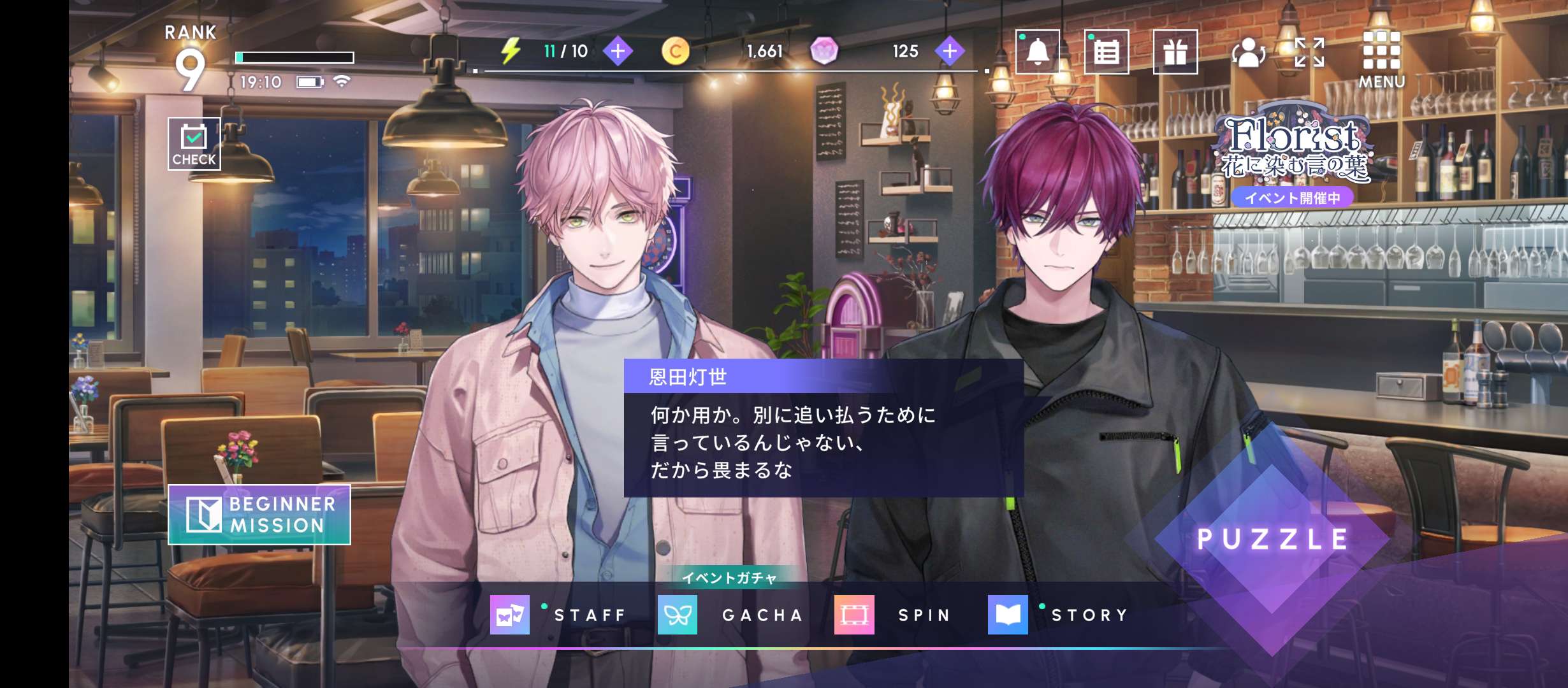Open the gift box present icon

[1175, 52]
